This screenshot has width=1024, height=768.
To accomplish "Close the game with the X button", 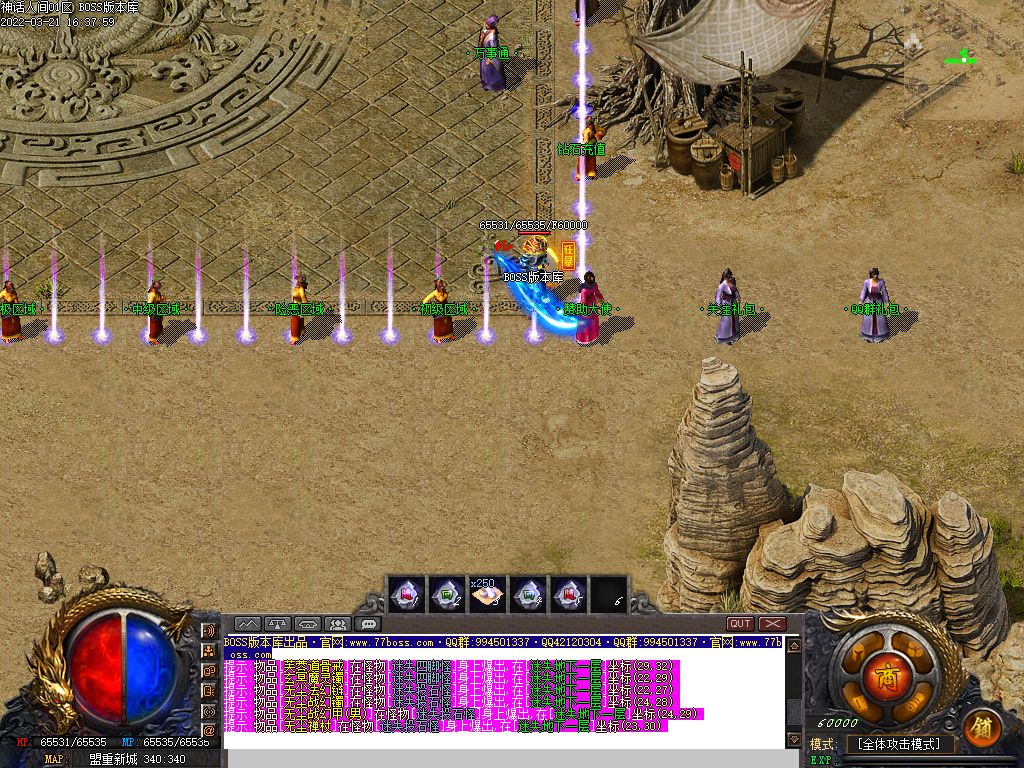I will click(x=772, y=623).
